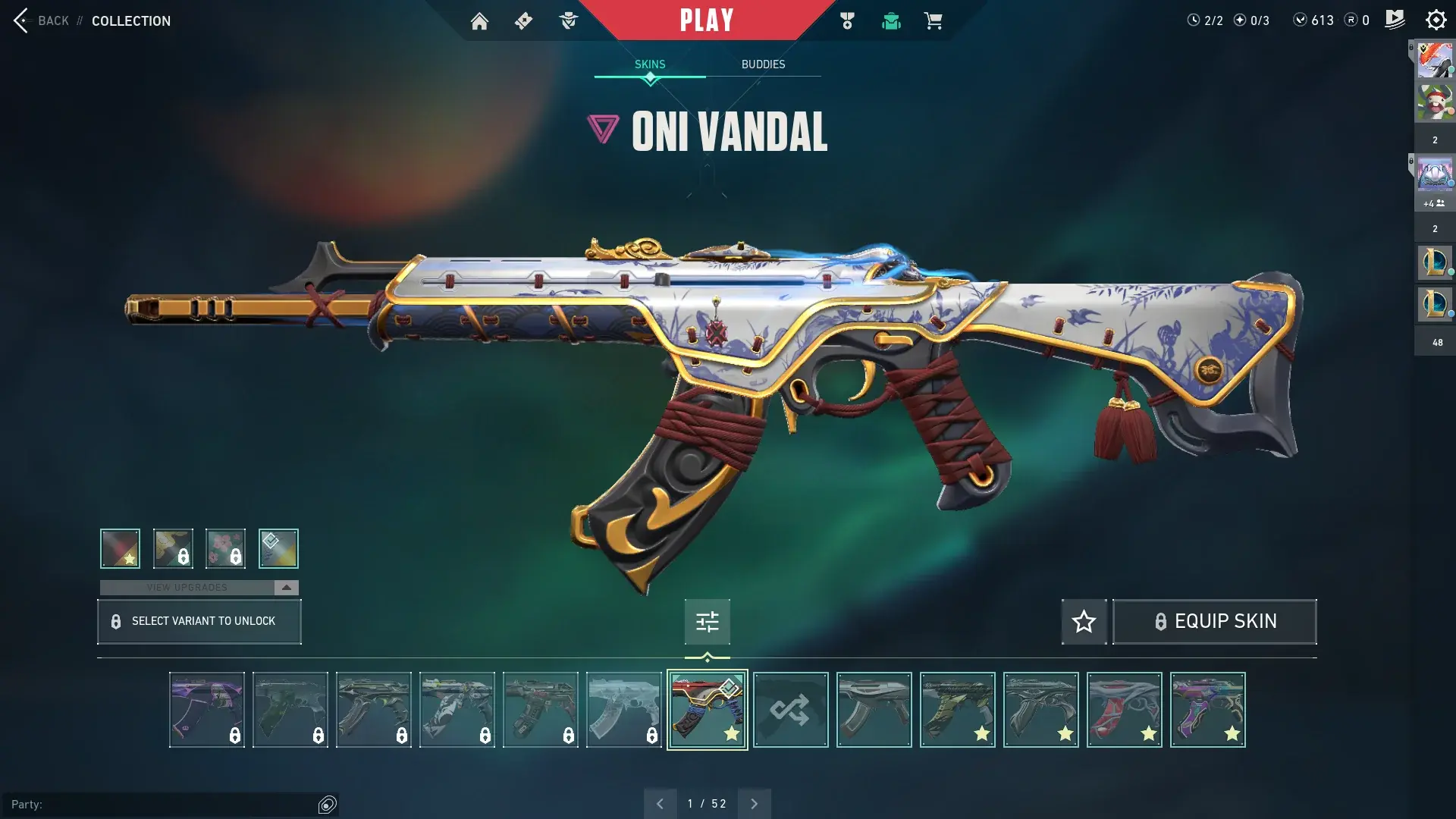This screenshot has height=819, width=1456.
Task: Select the random shuffle skin tile
Action: (790, 710)
